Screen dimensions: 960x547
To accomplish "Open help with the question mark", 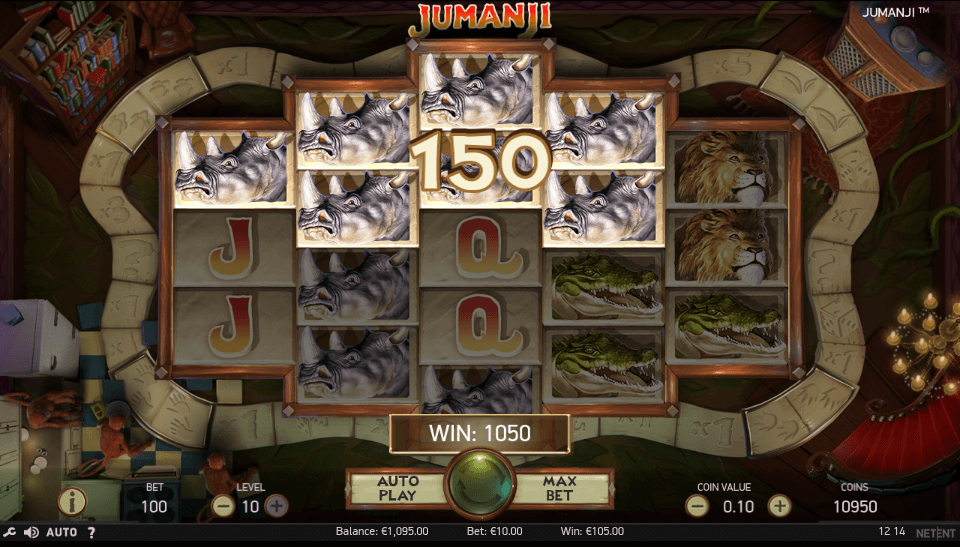I will (92, 532).
